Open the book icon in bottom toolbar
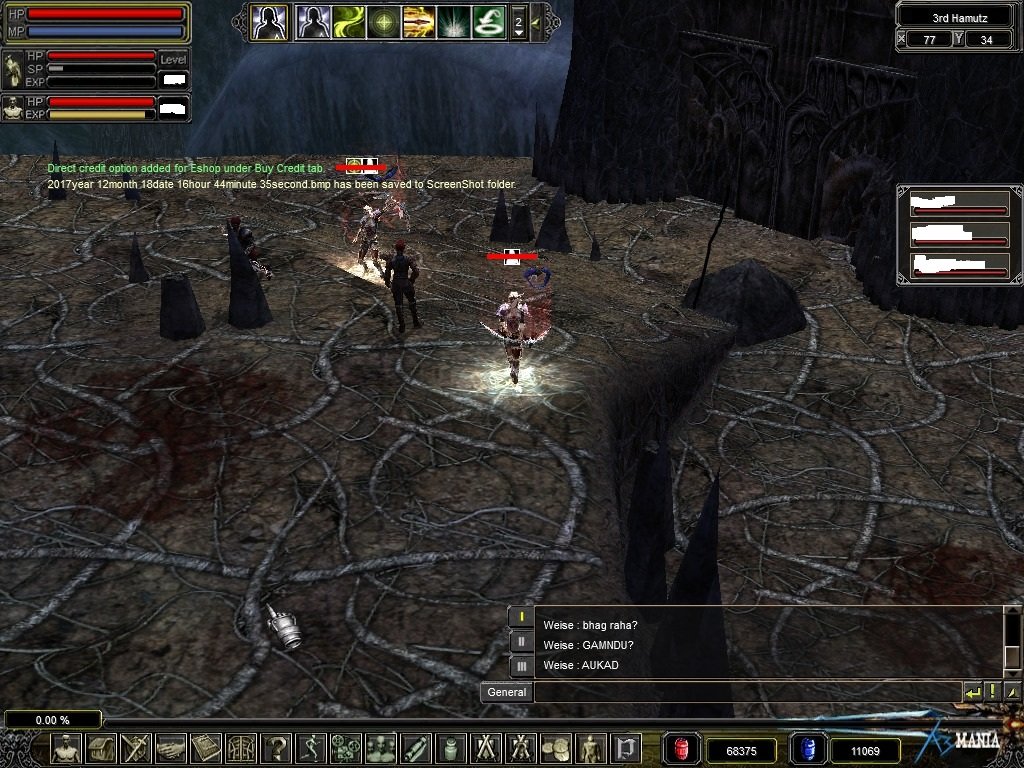Viewport: 1024px width, 768px height. tap(206, 748)
